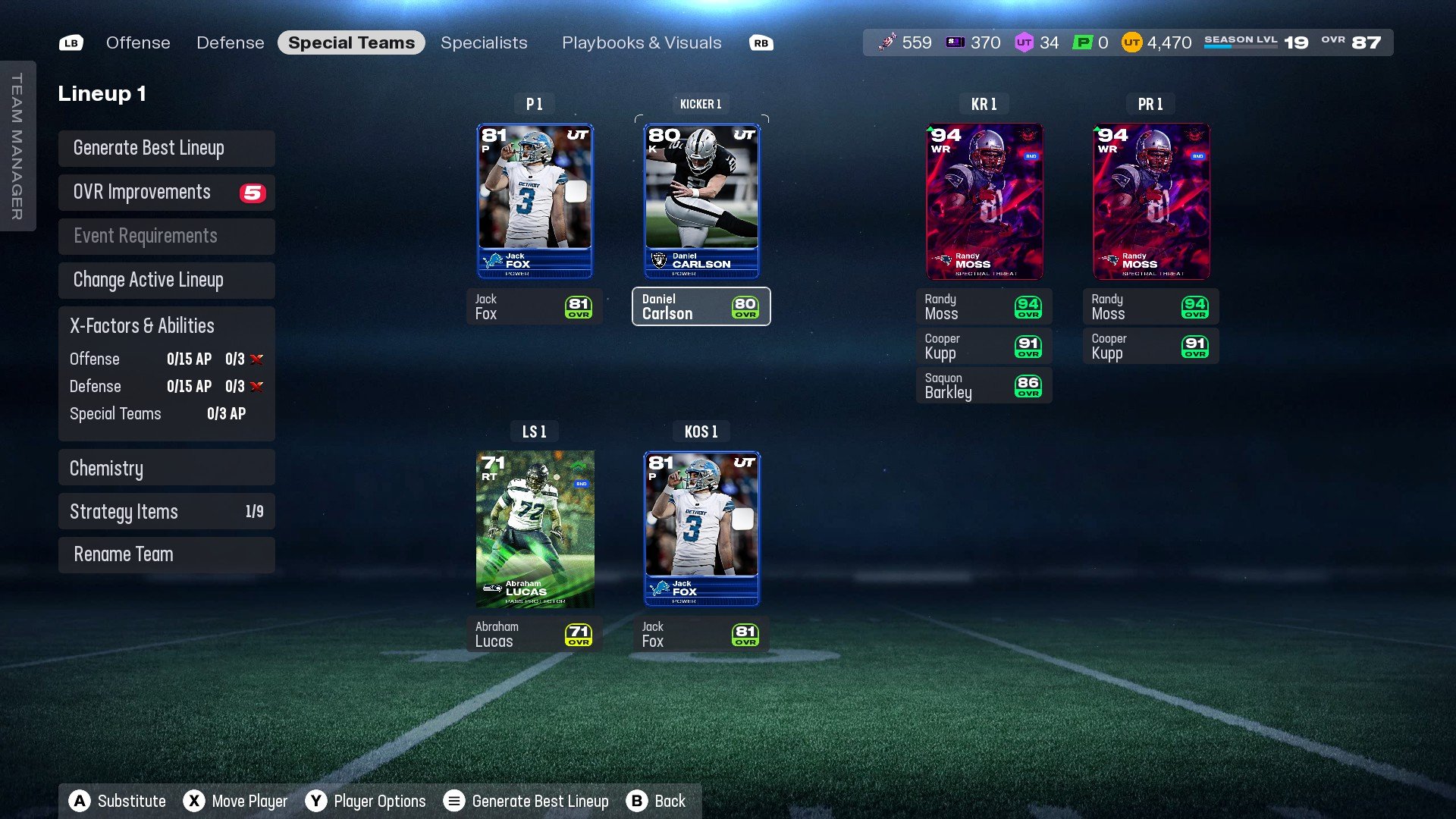This screenshot has height=819, width=1456.
Task: Choose Generate Best Lineup in side menu
Action: point(166,148)
